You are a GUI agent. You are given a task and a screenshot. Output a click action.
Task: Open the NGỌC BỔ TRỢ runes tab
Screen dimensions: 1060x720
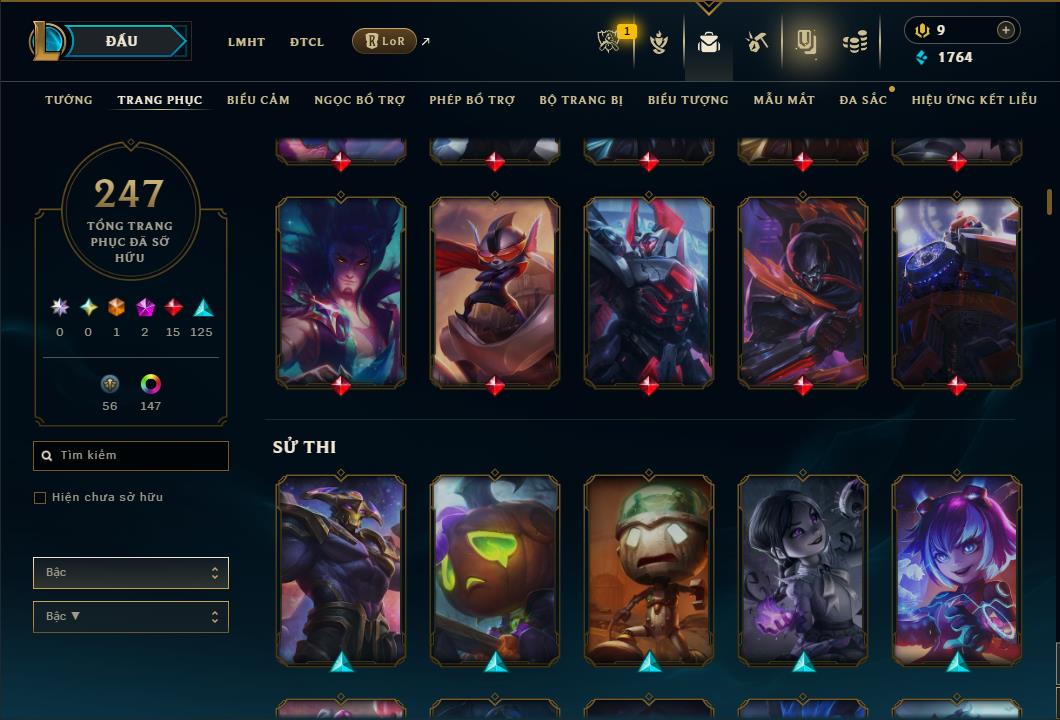(x=359, y=100)
